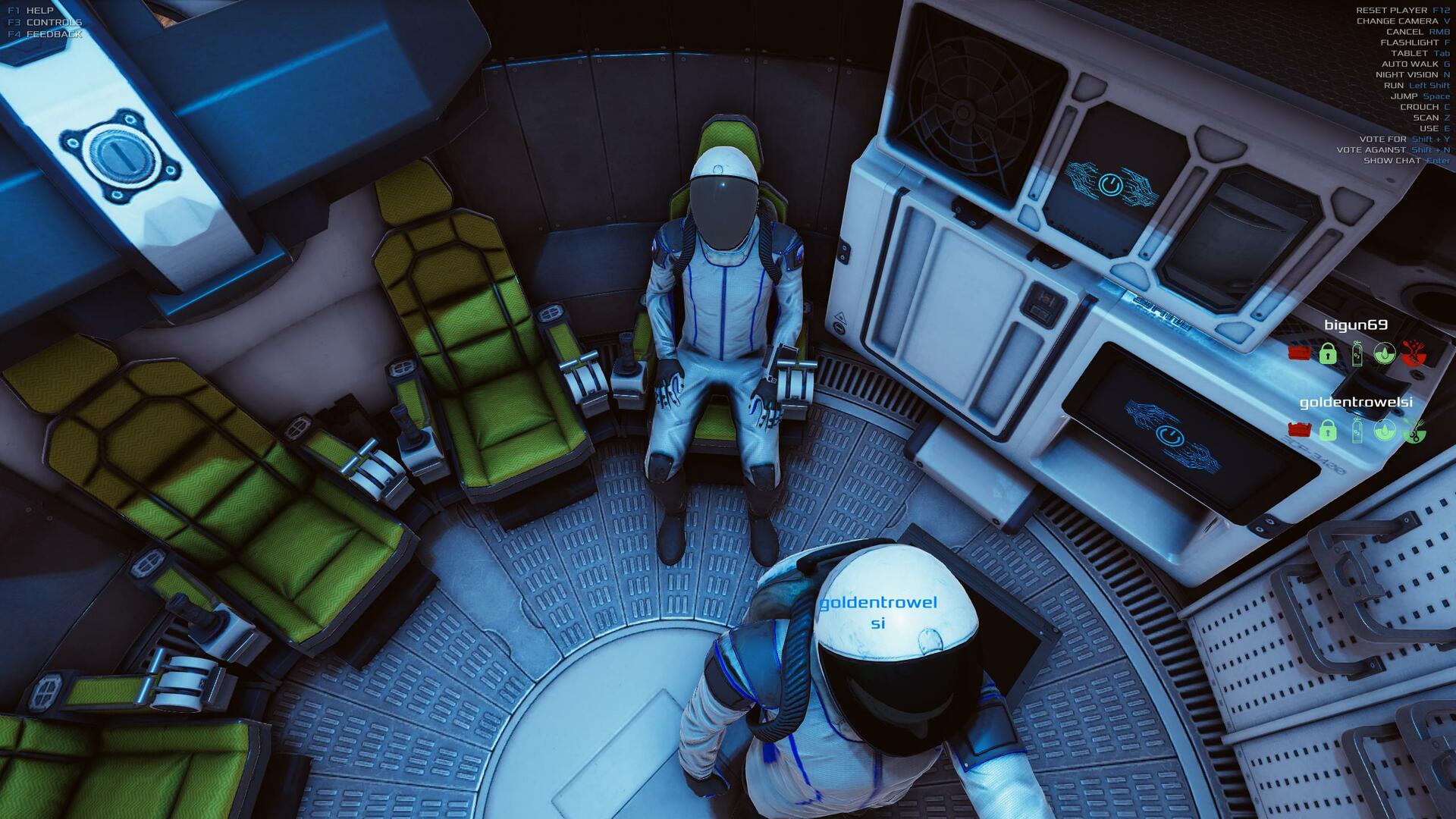This screenshot has width=1456, height=819.
Task: Click bigun69's red battery status icon
Action: tap(1299, 353)
